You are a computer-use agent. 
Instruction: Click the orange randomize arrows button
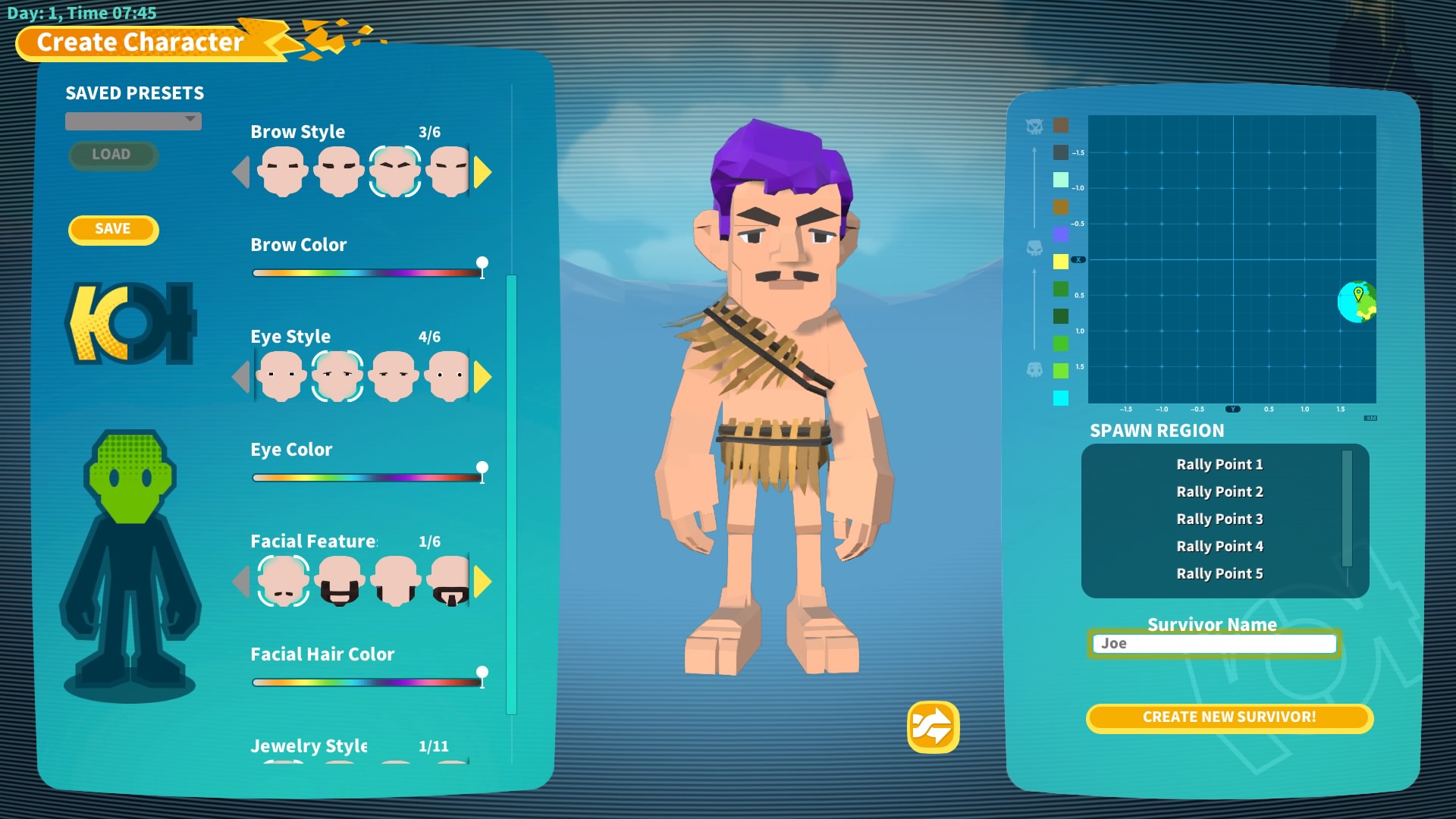tap(933, 727)
